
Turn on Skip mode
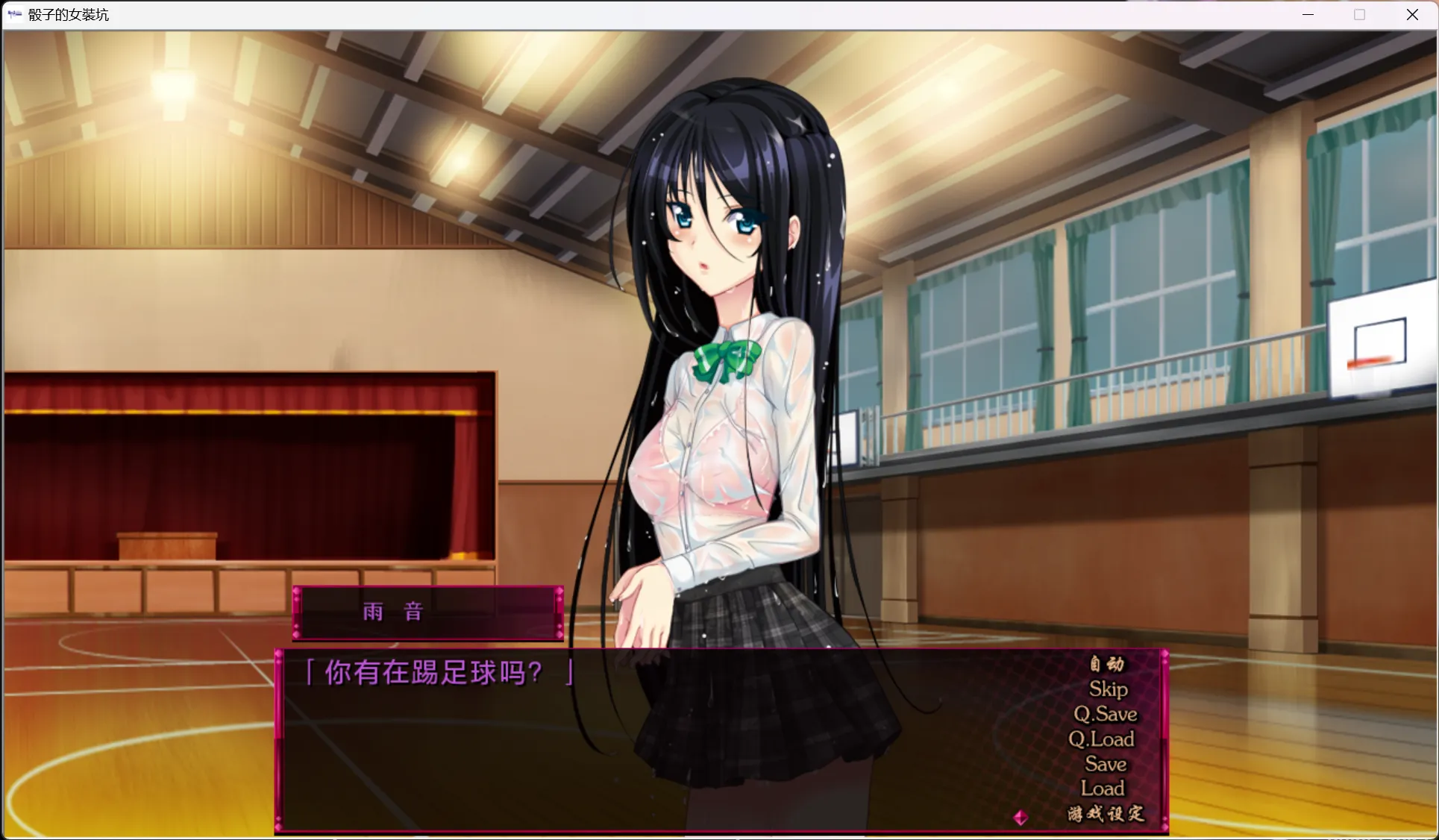coord(1109,689)
